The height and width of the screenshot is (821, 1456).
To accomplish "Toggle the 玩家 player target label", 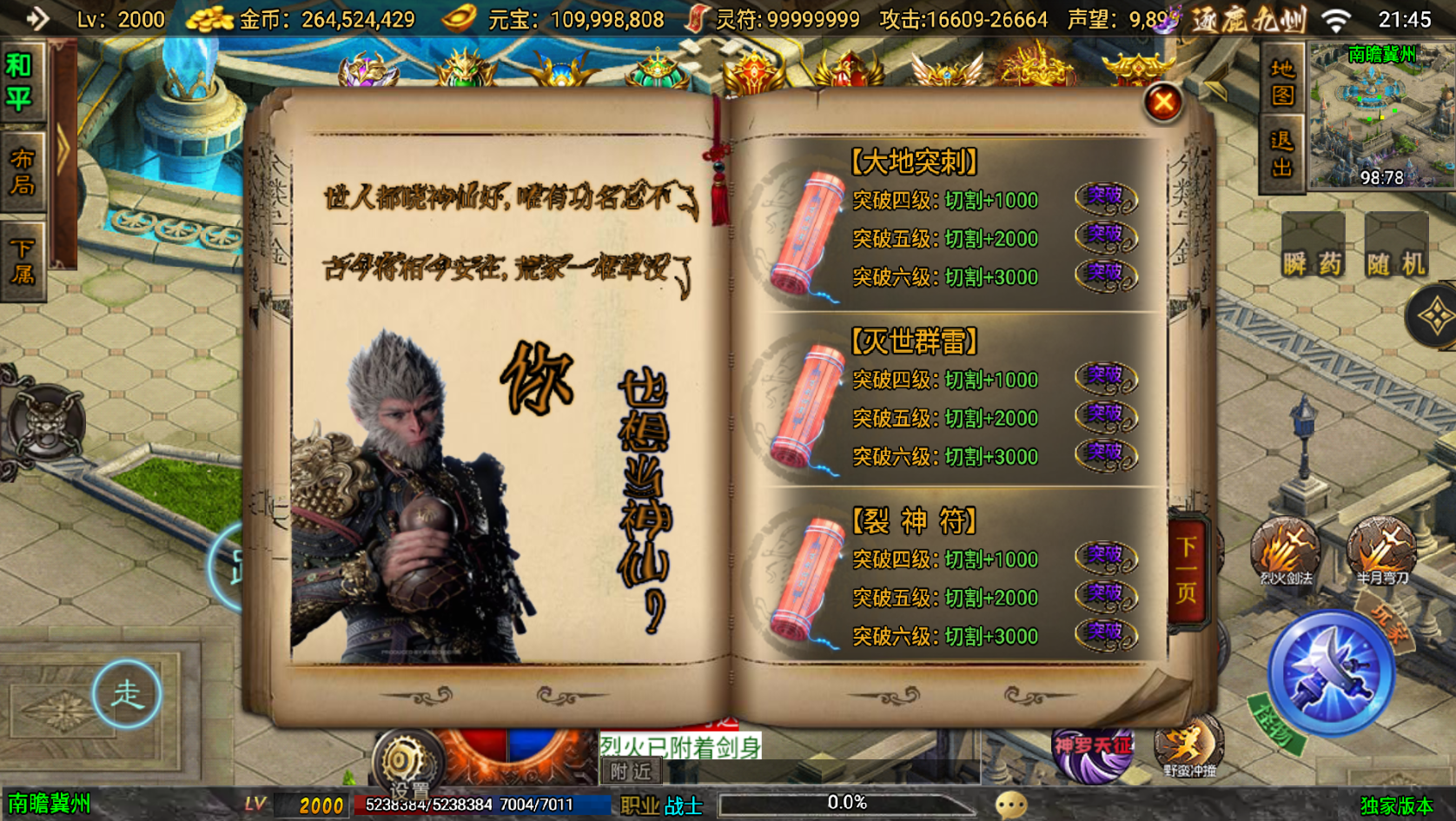I will [1386, 619].
